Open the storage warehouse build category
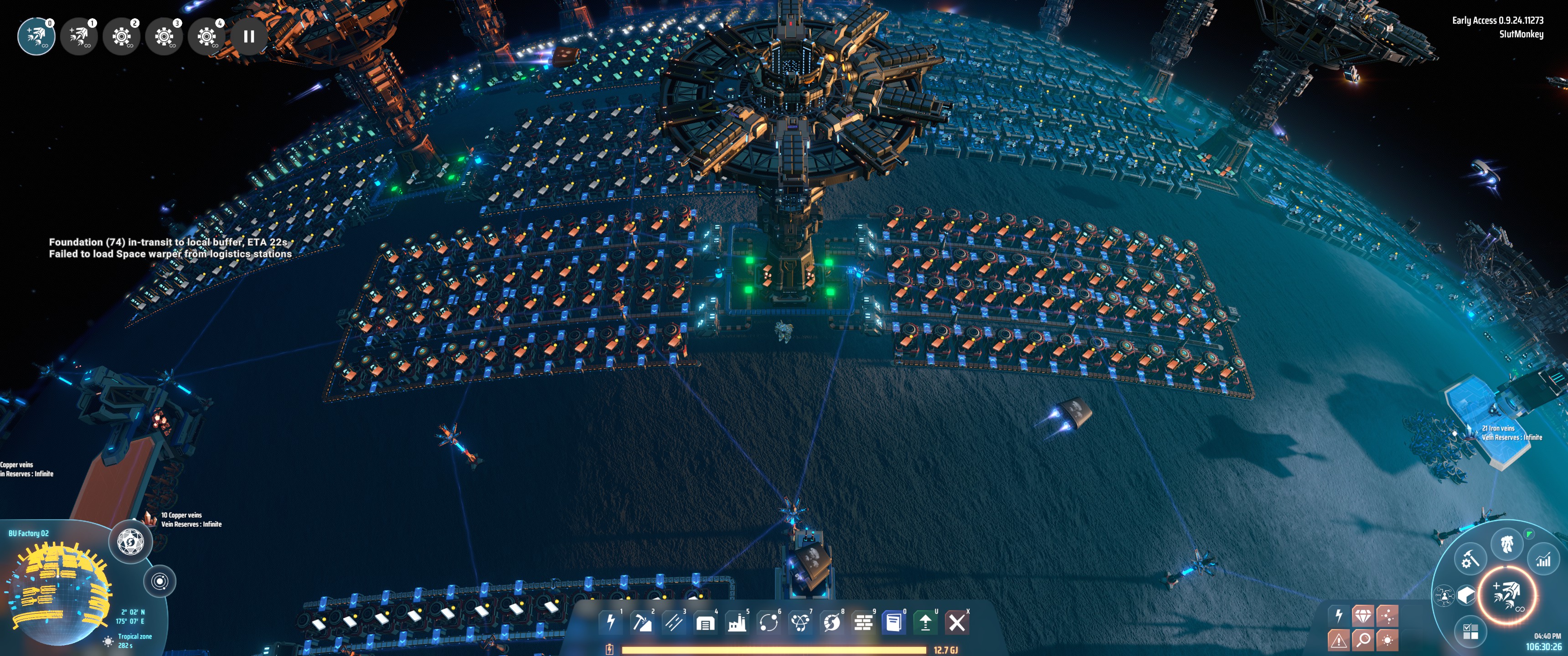The width and height of the screenshot is (1568, 656). tap(705, 623)
